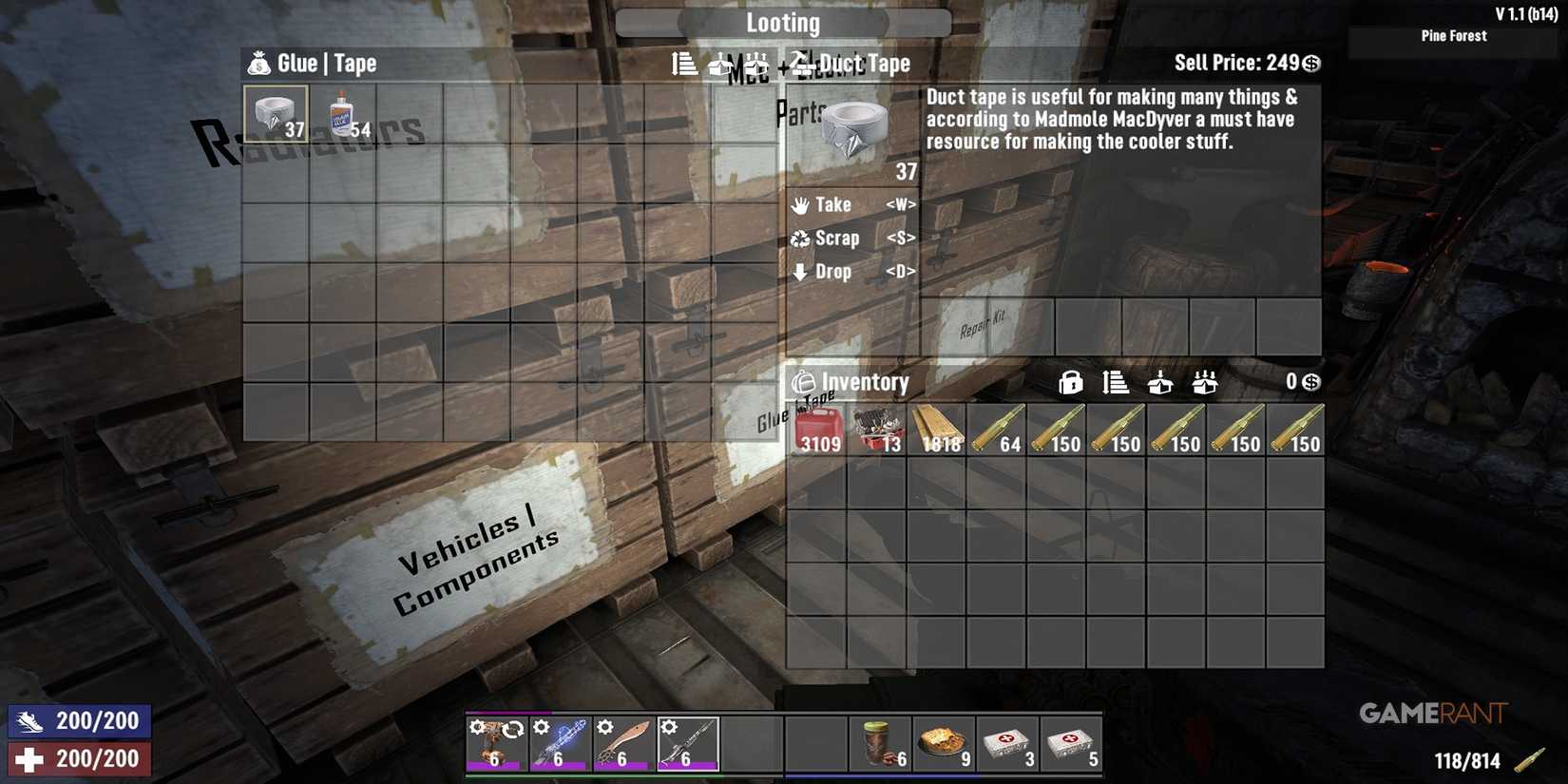Screen dimensions: 1568x784
Task: Click the sort inventory icon
Action: tap(1117, 382)
